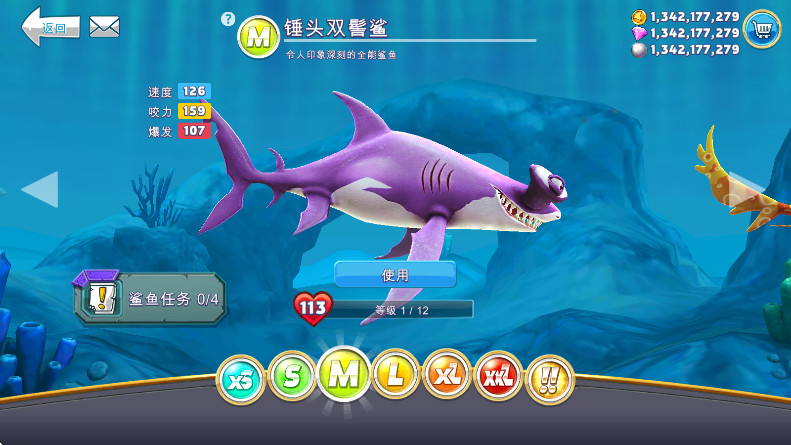This screenshot has height=445, width=791.
Task: Switch to the XXL size category
Action: tap(498, 377)
